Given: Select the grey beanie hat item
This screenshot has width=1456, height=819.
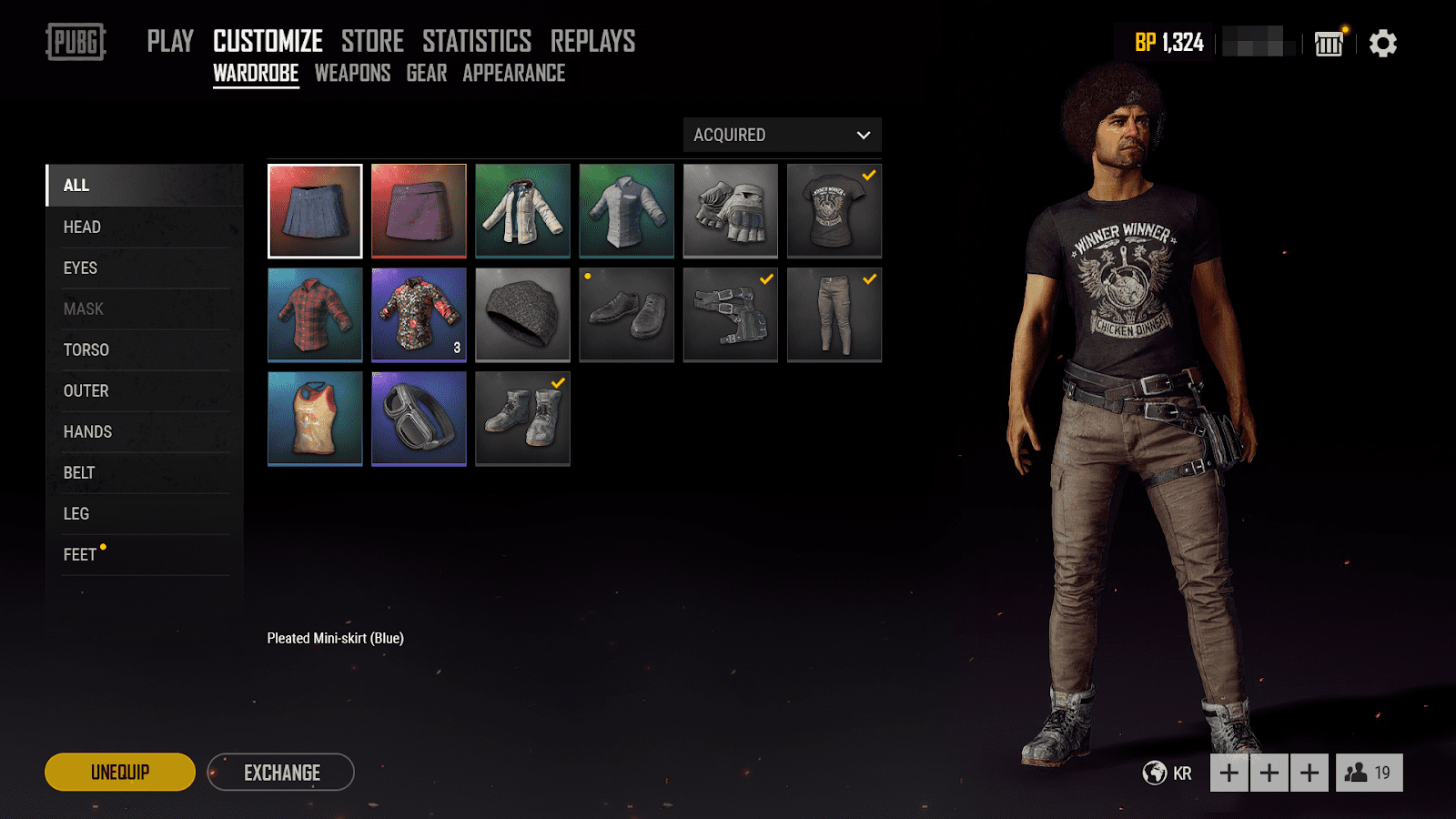Looking at the screenshot, I should (522, 315).
